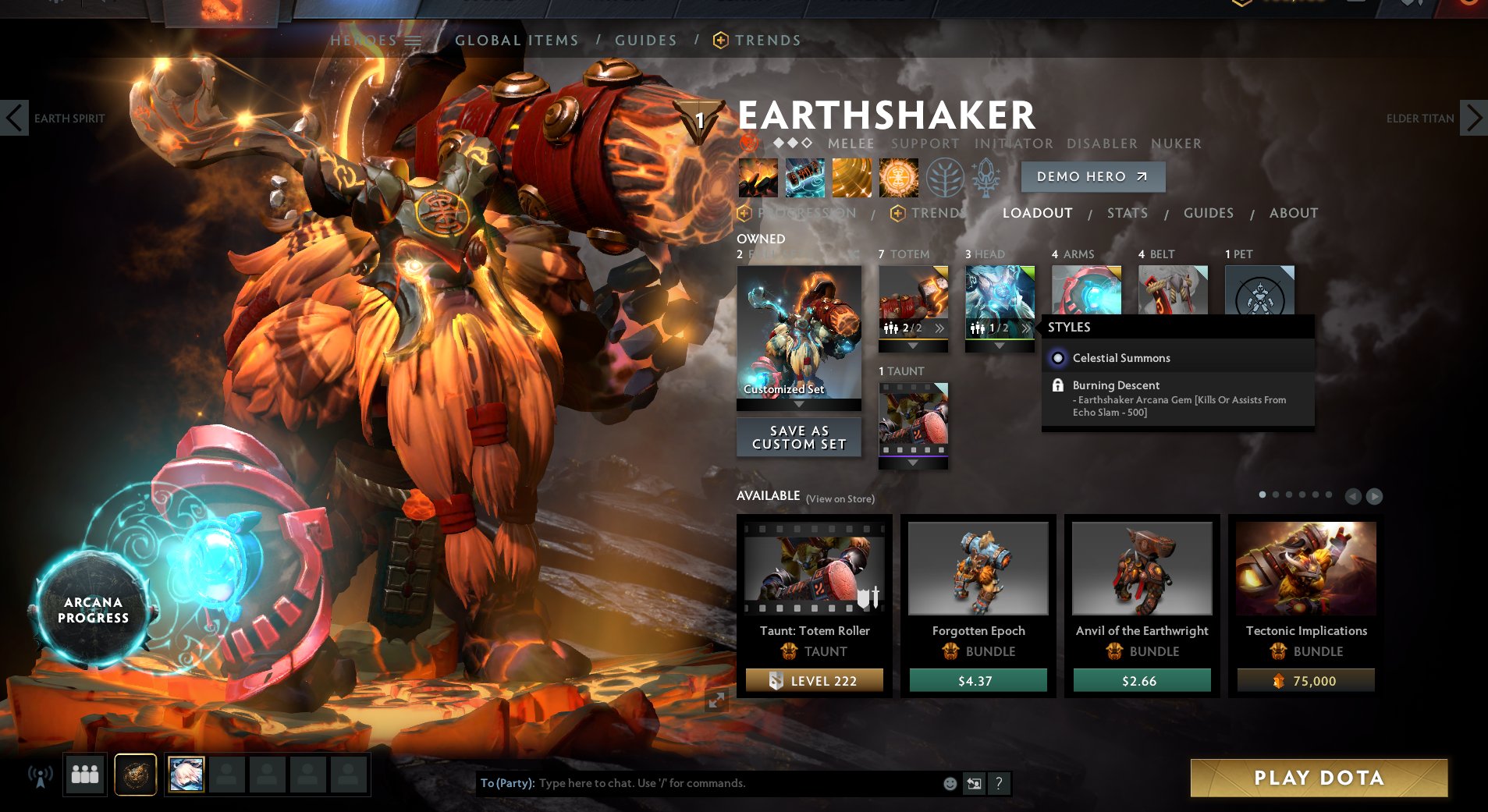Click the talent tree icon
1488x812 pixels.
946,177
